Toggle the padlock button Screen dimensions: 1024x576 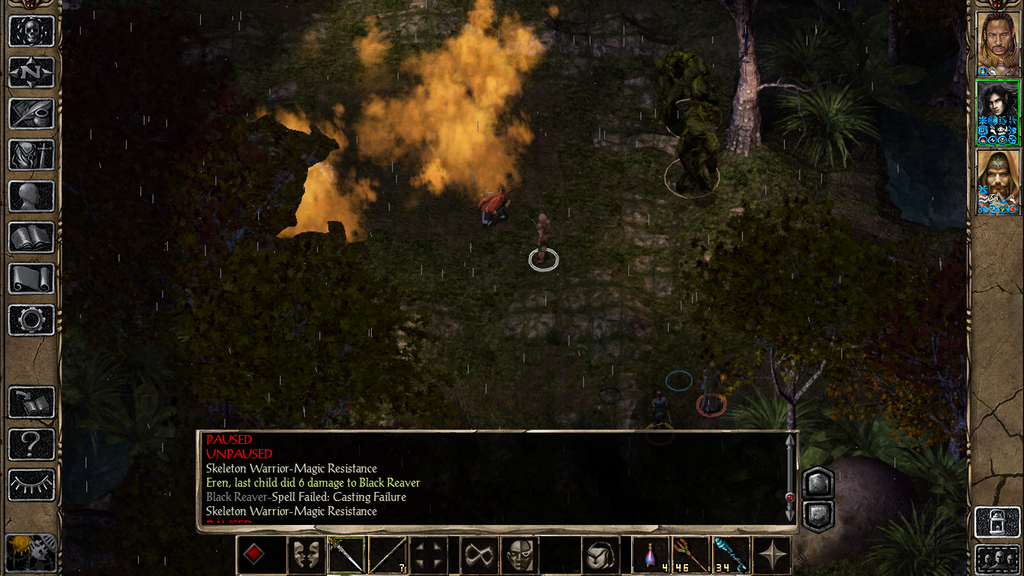click(997, 522)
